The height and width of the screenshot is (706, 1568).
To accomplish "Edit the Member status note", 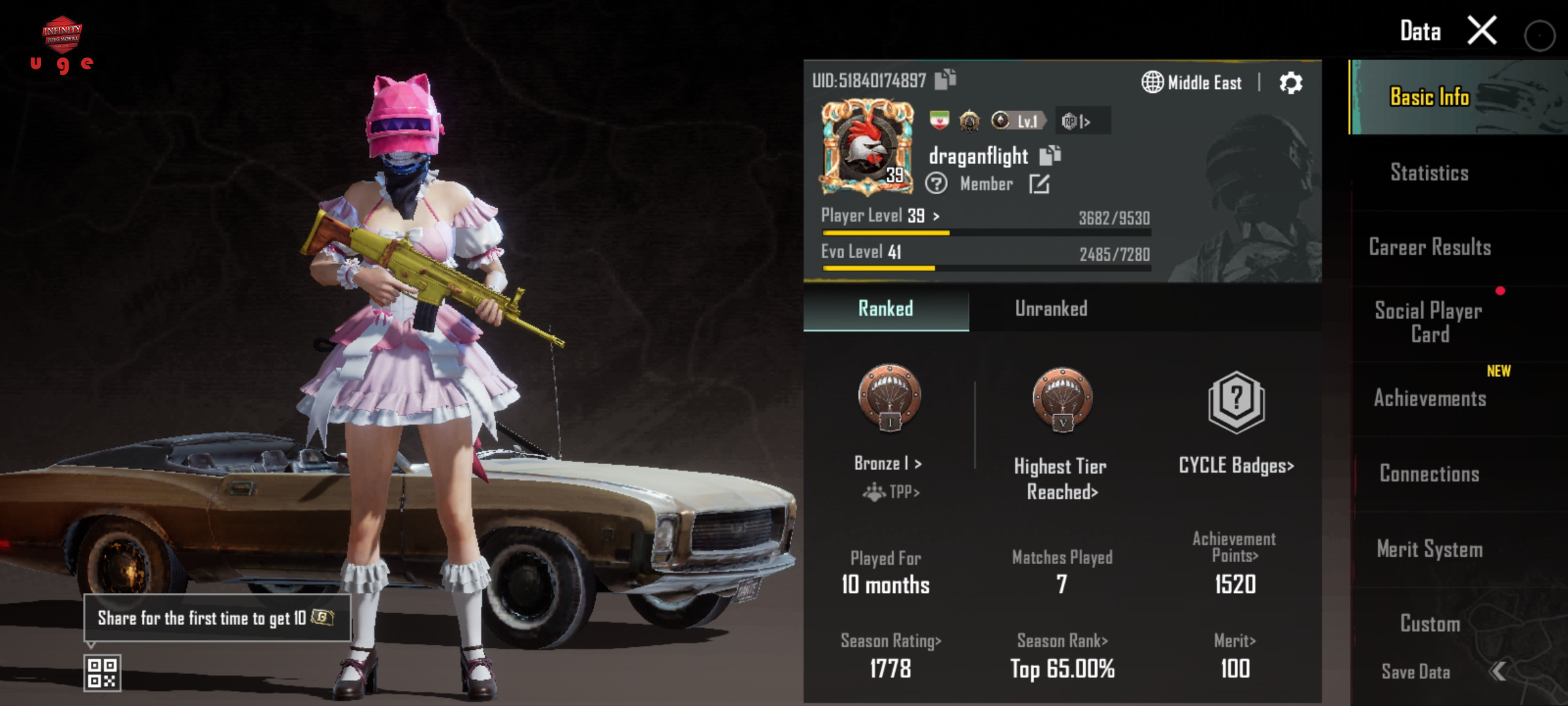I will coord(1039,184).
